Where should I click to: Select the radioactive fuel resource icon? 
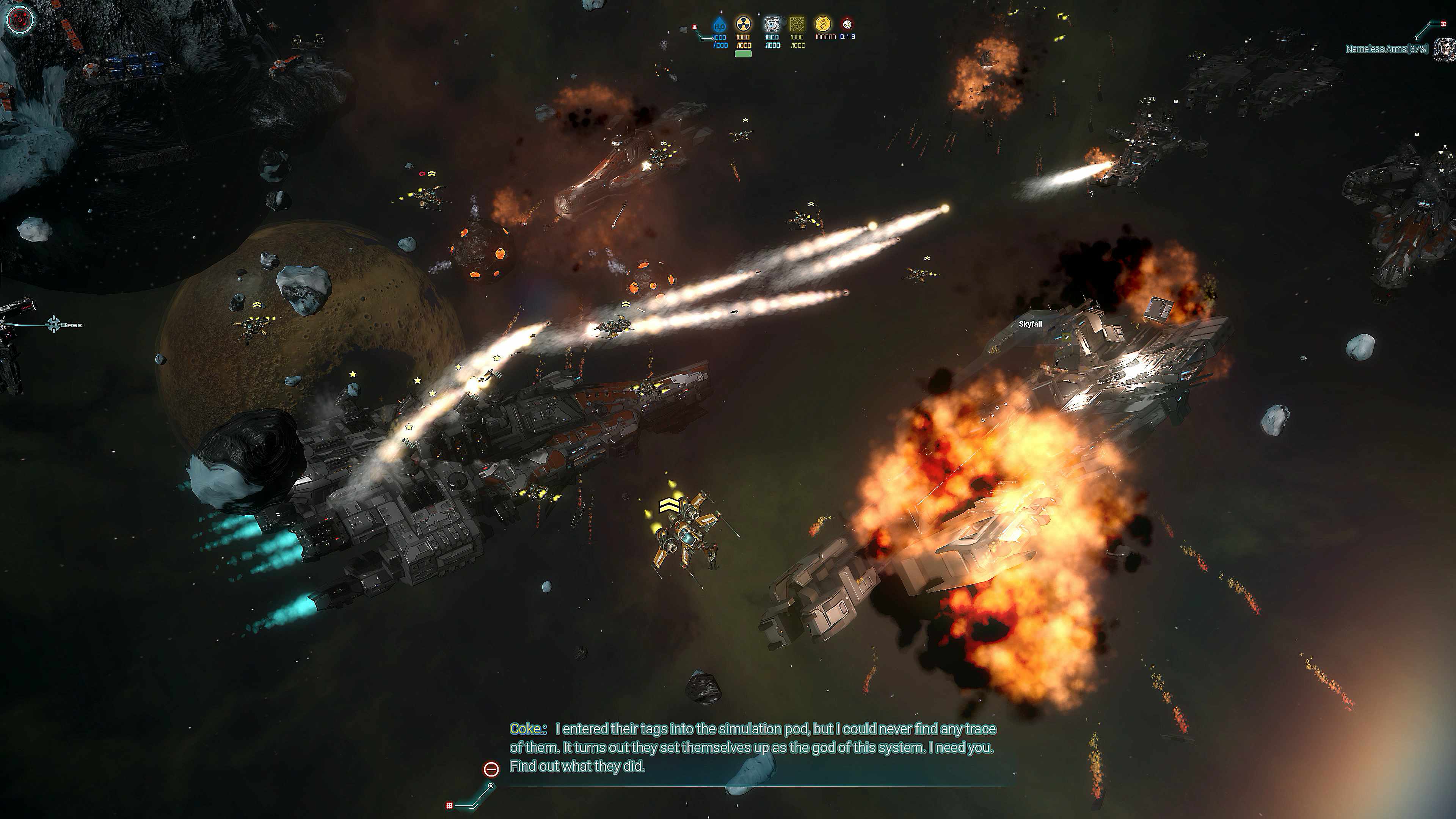click(743, 24)
